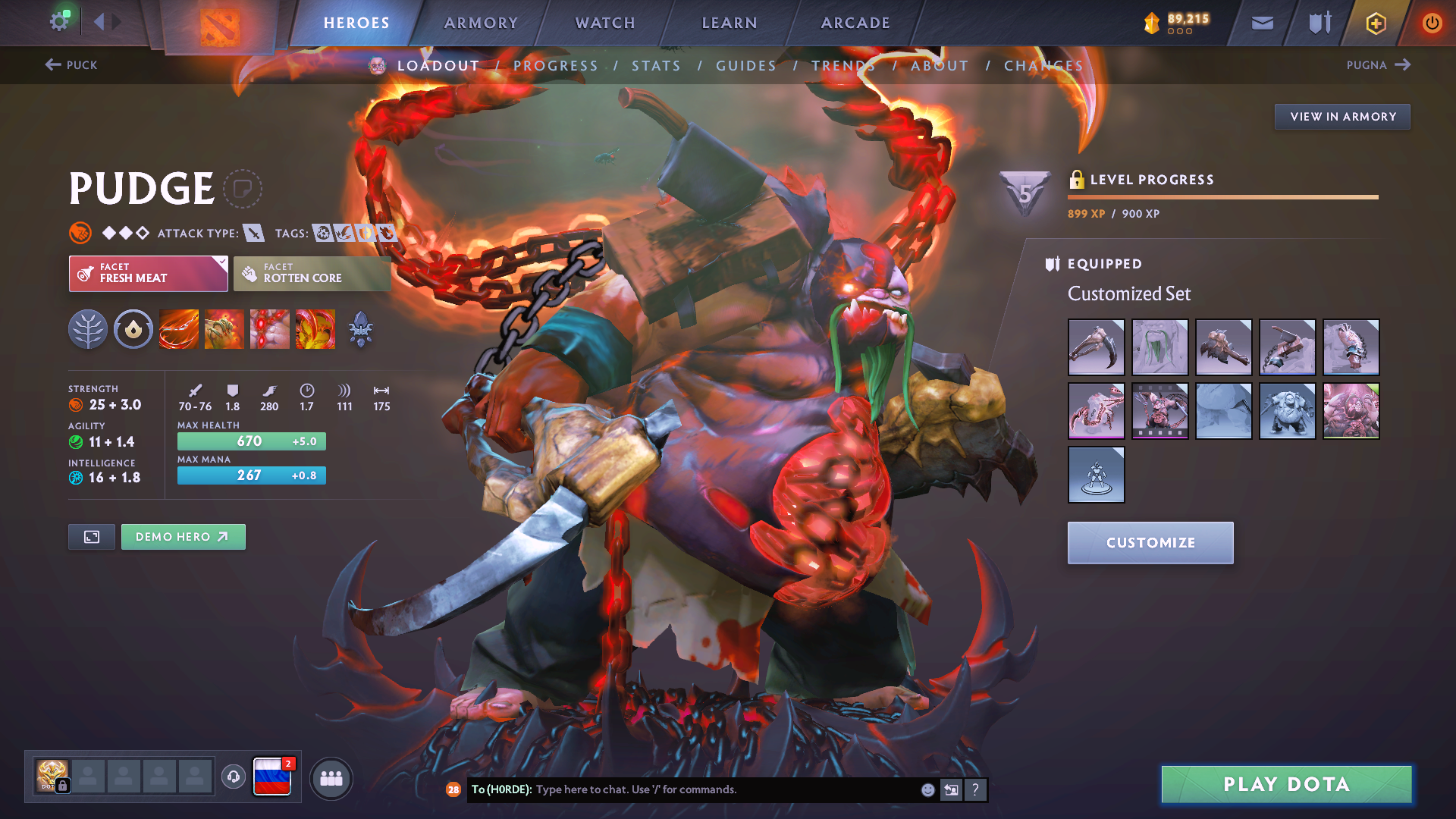Click View in Armory
This screenshot has width=1456, height=819.
point(1342,117)
